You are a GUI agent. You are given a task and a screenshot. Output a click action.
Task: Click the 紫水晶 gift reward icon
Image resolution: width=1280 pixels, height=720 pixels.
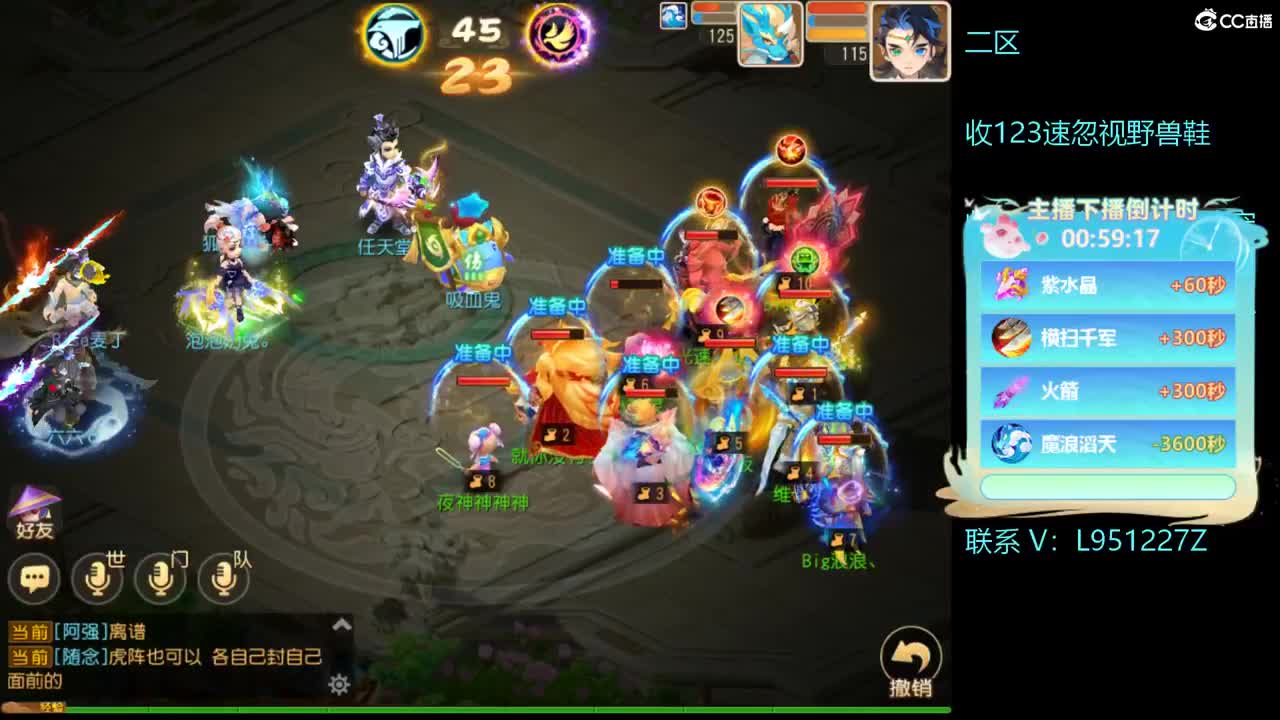1009,287
